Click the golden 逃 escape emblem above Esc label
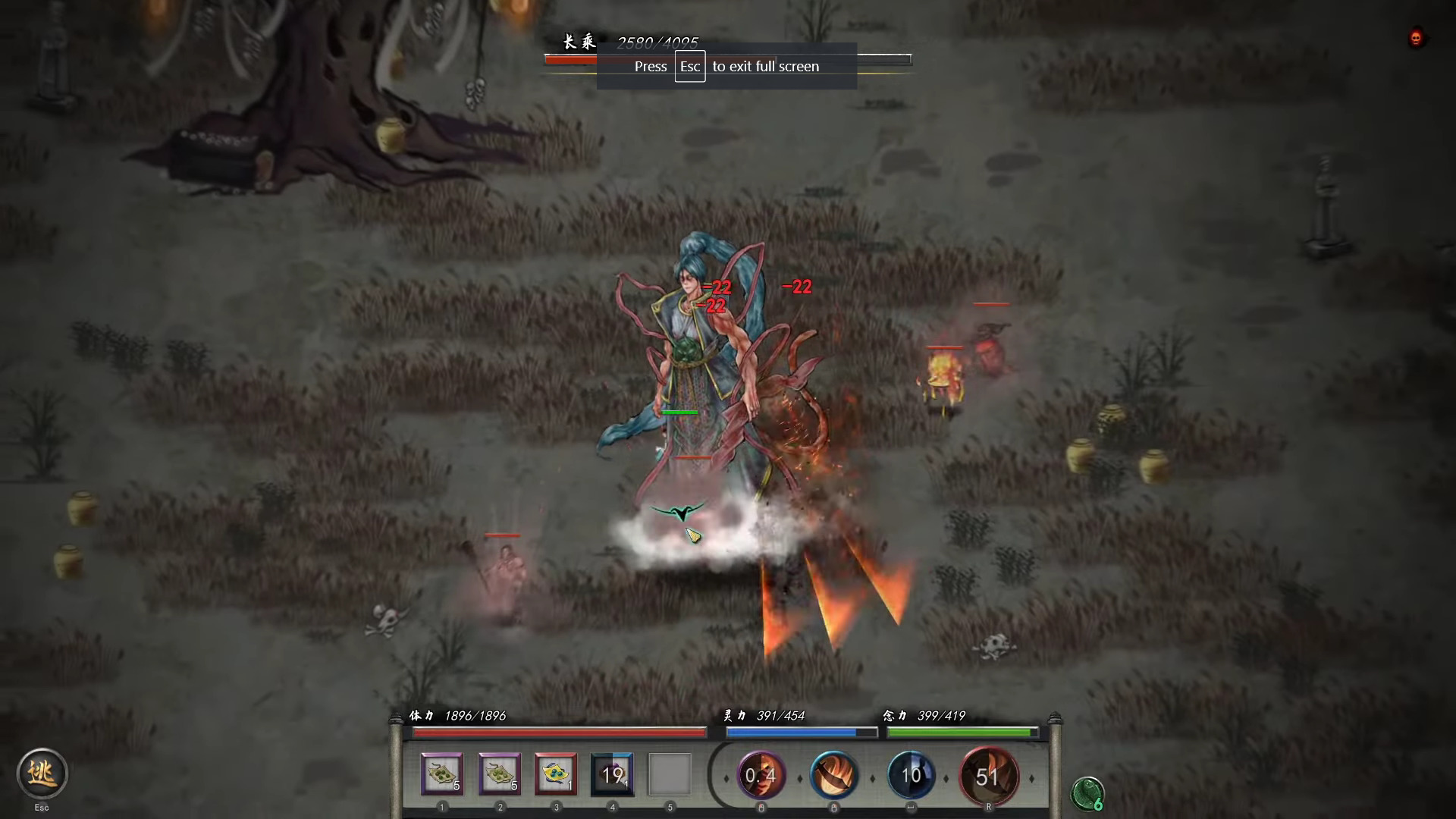 [x=42, y=773]
